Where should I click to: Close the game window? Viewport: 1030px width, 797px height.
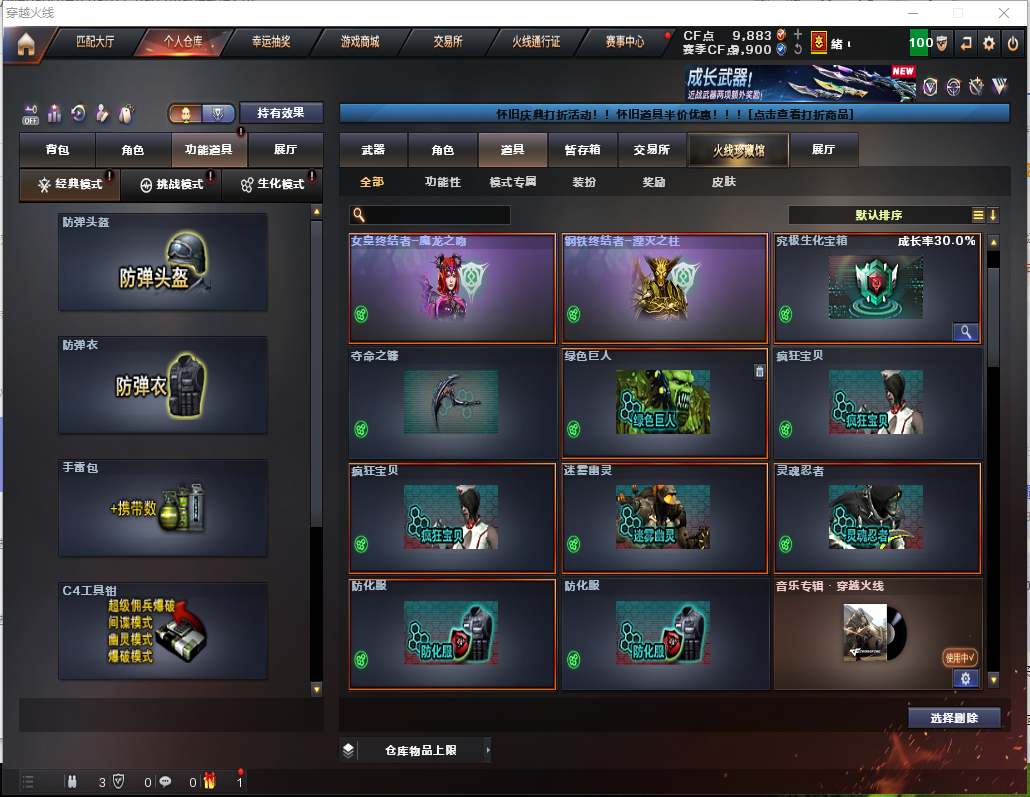1005,13
